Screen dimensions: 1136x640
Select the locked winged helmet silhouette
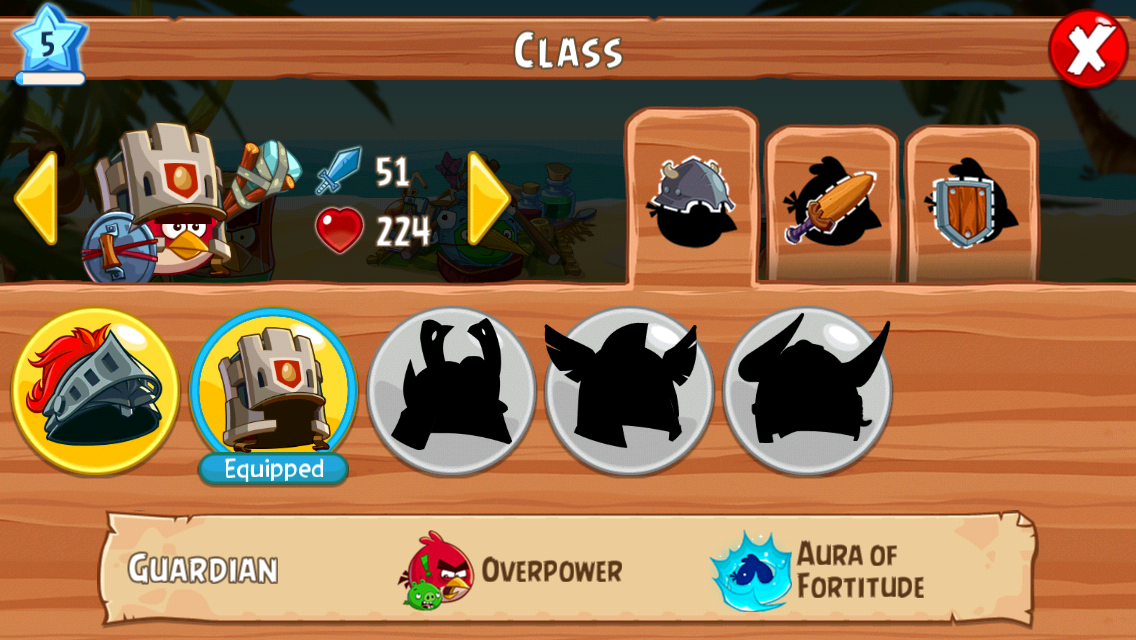tap(629, 389)
